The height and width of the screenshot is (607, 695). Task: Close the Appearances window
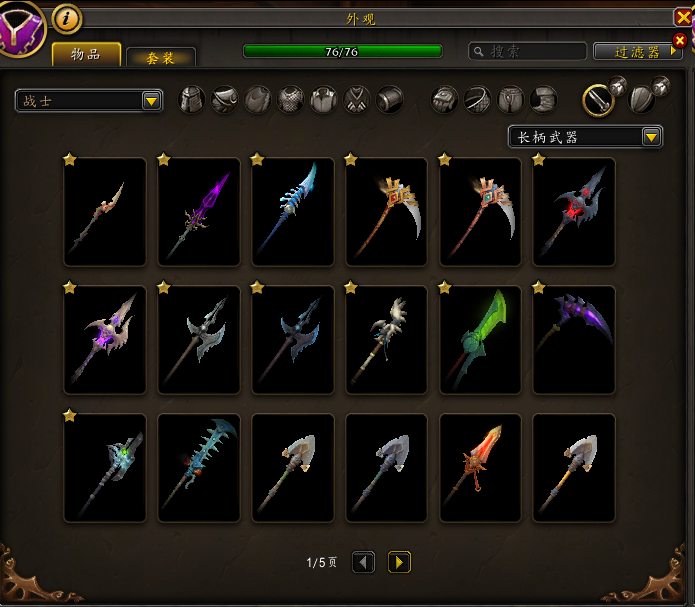pyautogui.click(x=683, y=17)
